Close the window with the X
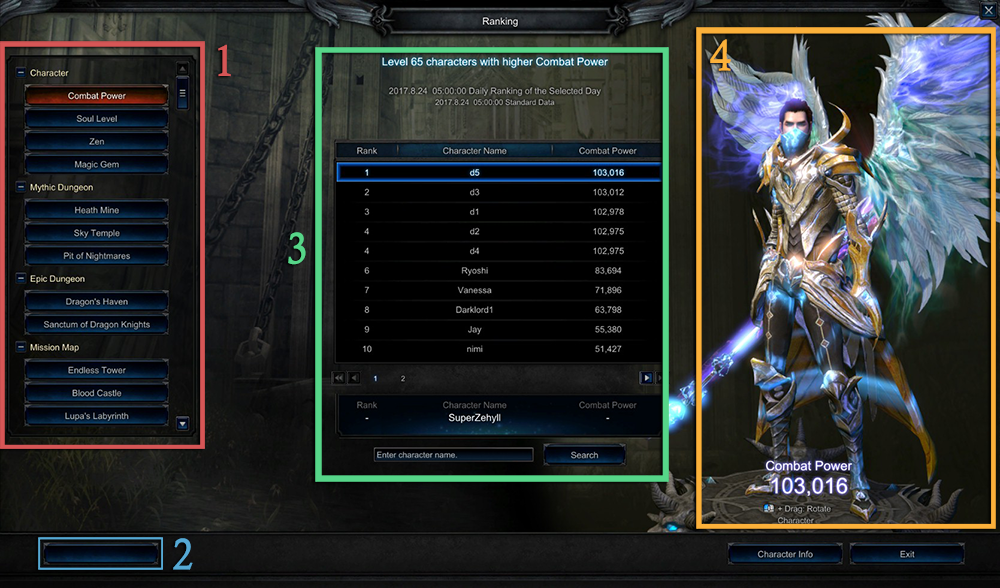1000x588 pixels. [987, 11]
